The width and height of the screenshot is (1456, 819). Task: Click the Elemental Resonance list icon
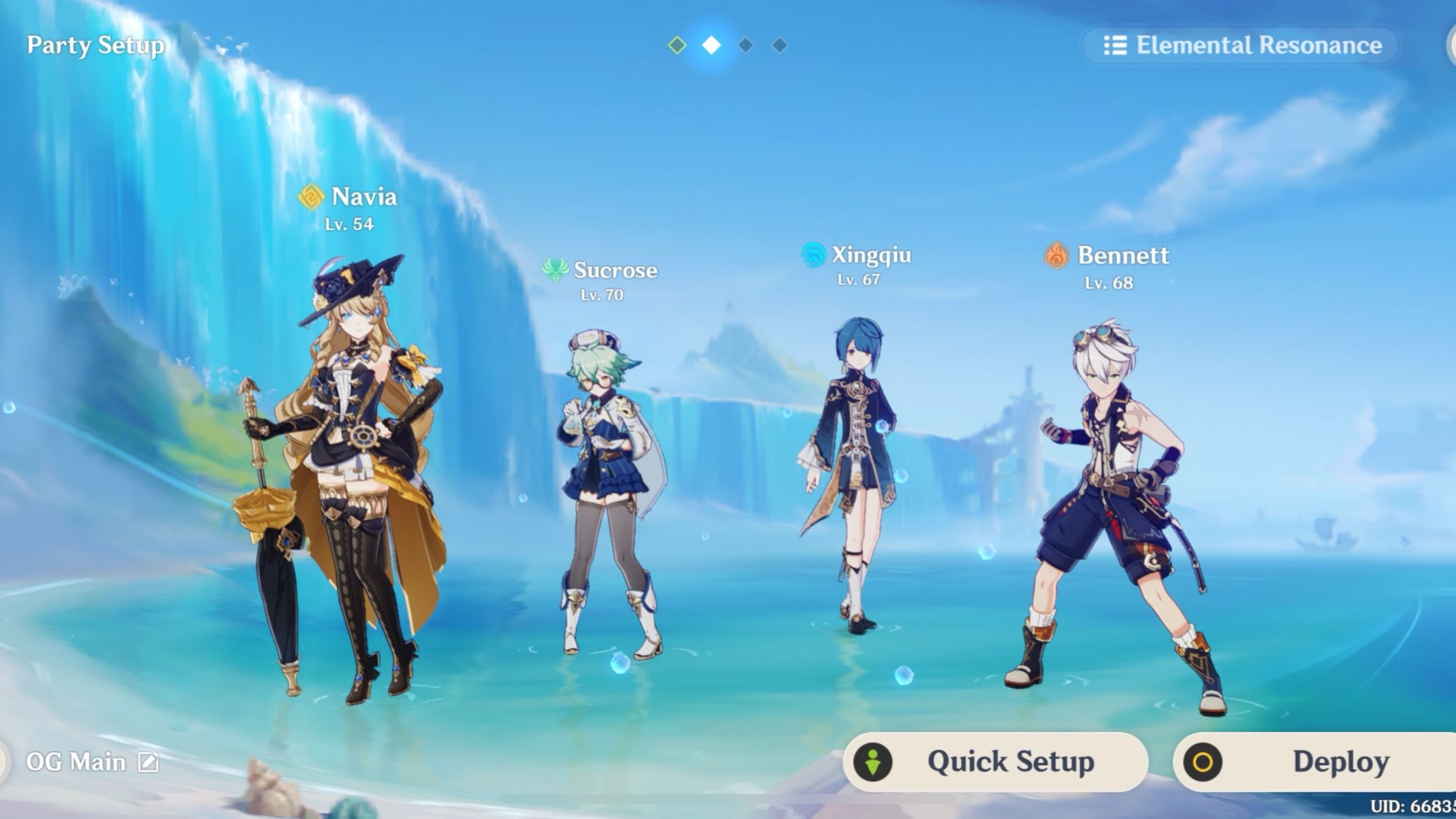(x=1116, y=45)
